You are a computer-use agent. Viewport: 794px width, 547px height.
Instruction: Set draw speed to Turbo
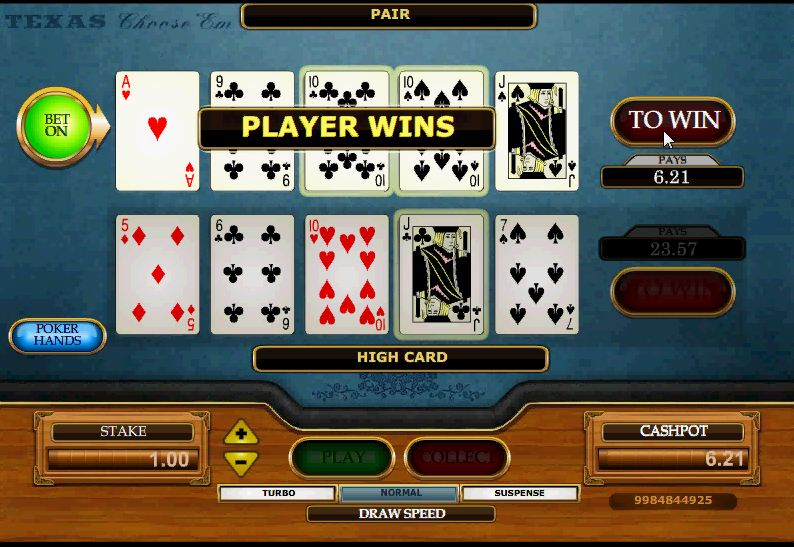coord(278,493)
